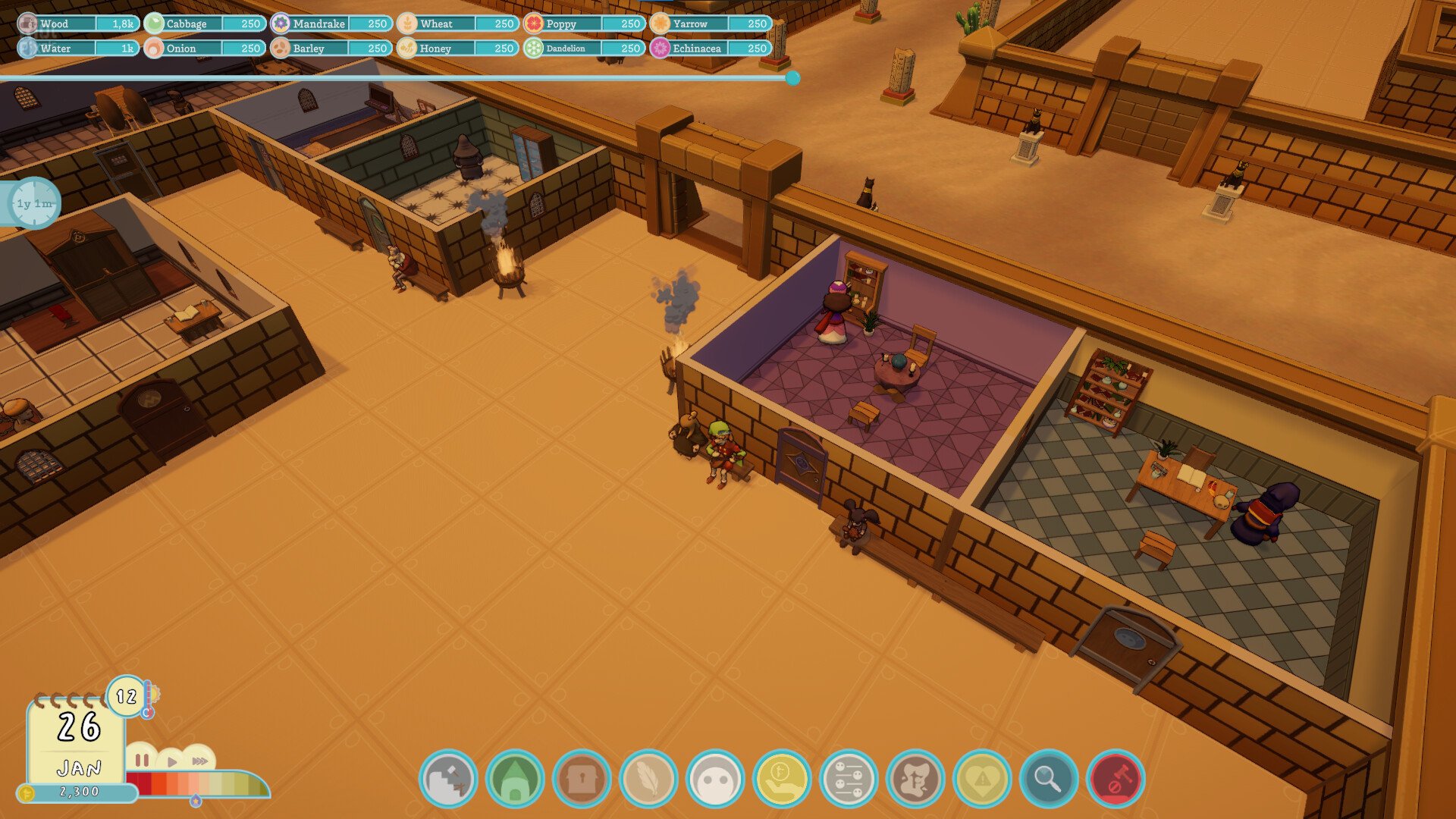The width and height of the screenshot is (1456, 819).
Task: Switch to fast-forward game speed
Action: click(199, 761)
